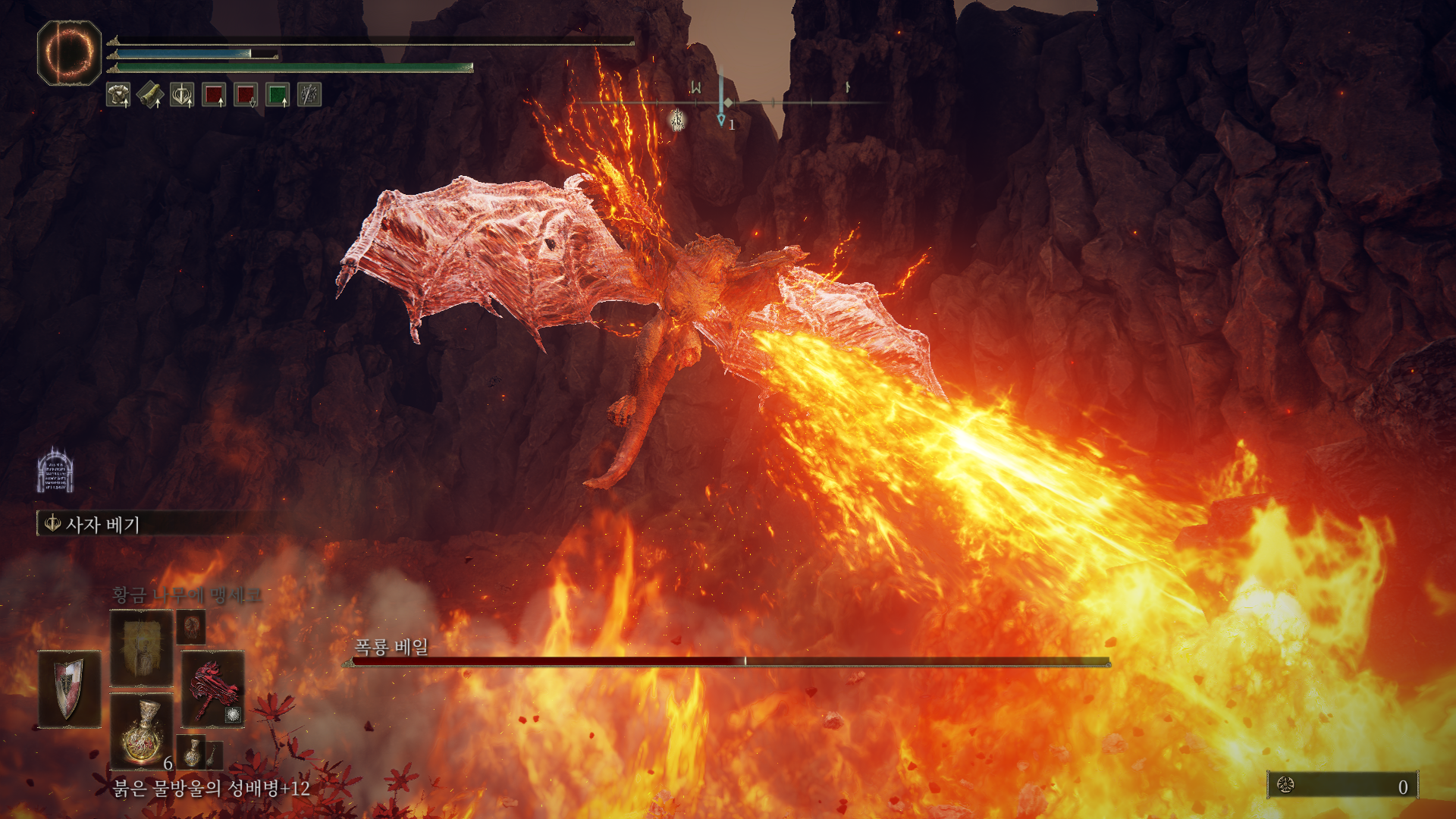The image size is (1456, 819).
Task: Click the Elden Ring rune emblem icon
Action: pyautogui.click(x=69, y=52)
